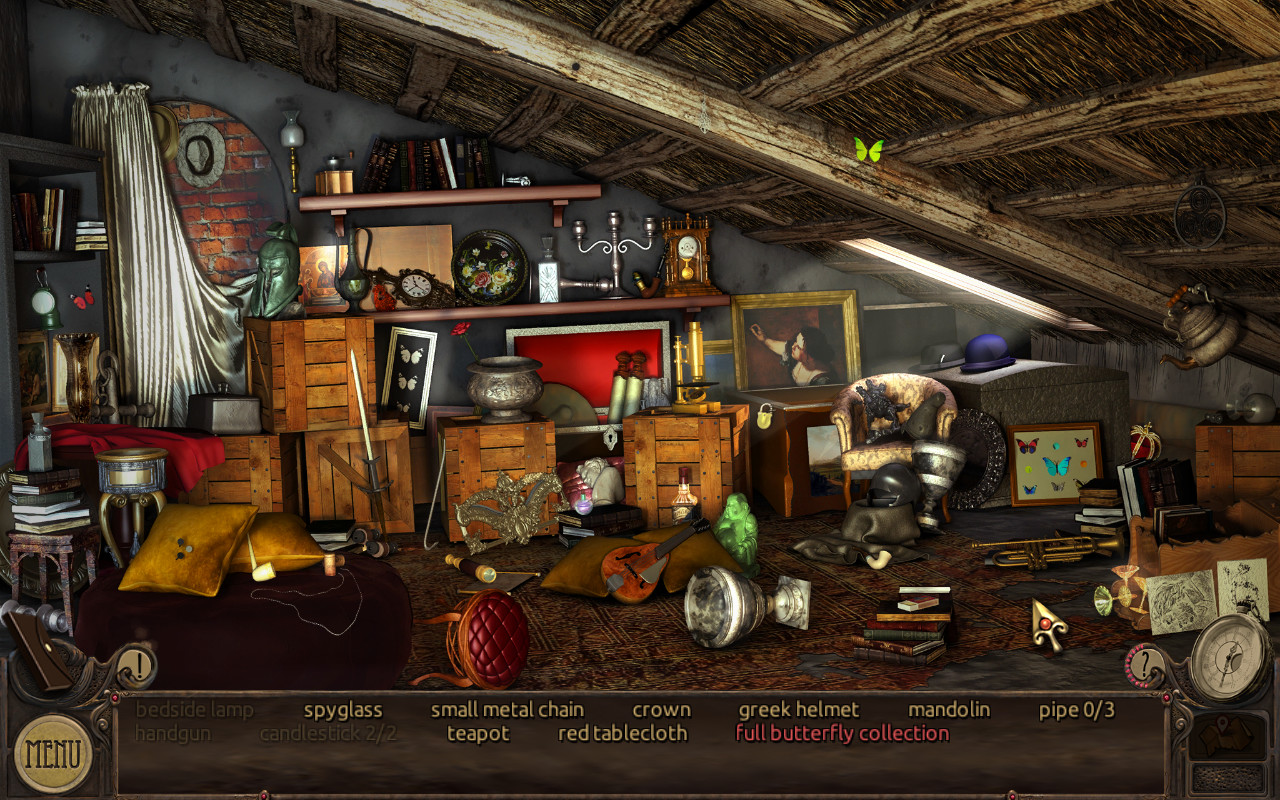The height and width of the screenshot is (800, 1280).
Task: Select 'red tablecloth' in the word list
Action: point(623,733)
